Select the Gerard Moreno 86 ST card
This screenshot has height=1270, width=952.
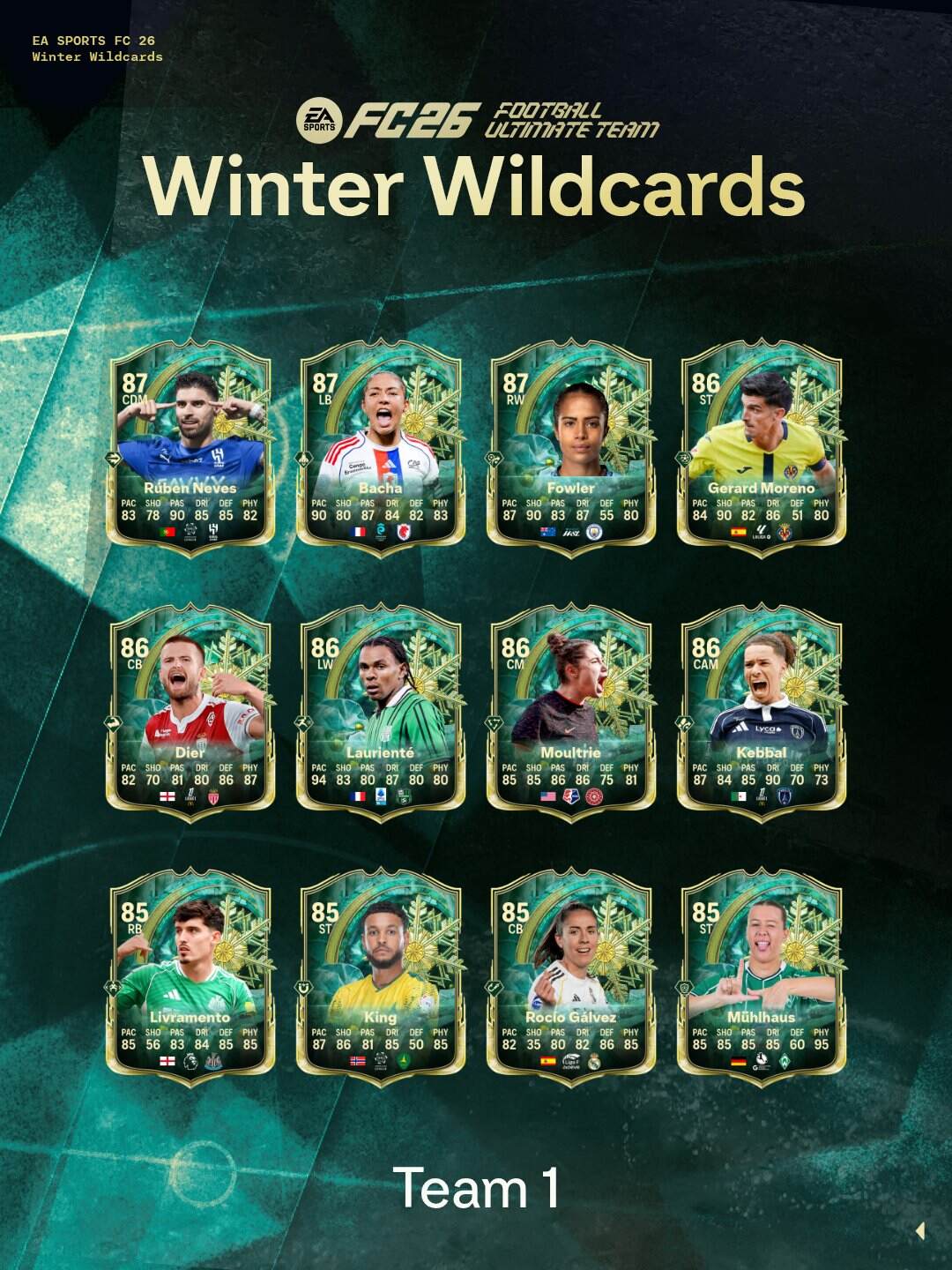coord(762,450)
